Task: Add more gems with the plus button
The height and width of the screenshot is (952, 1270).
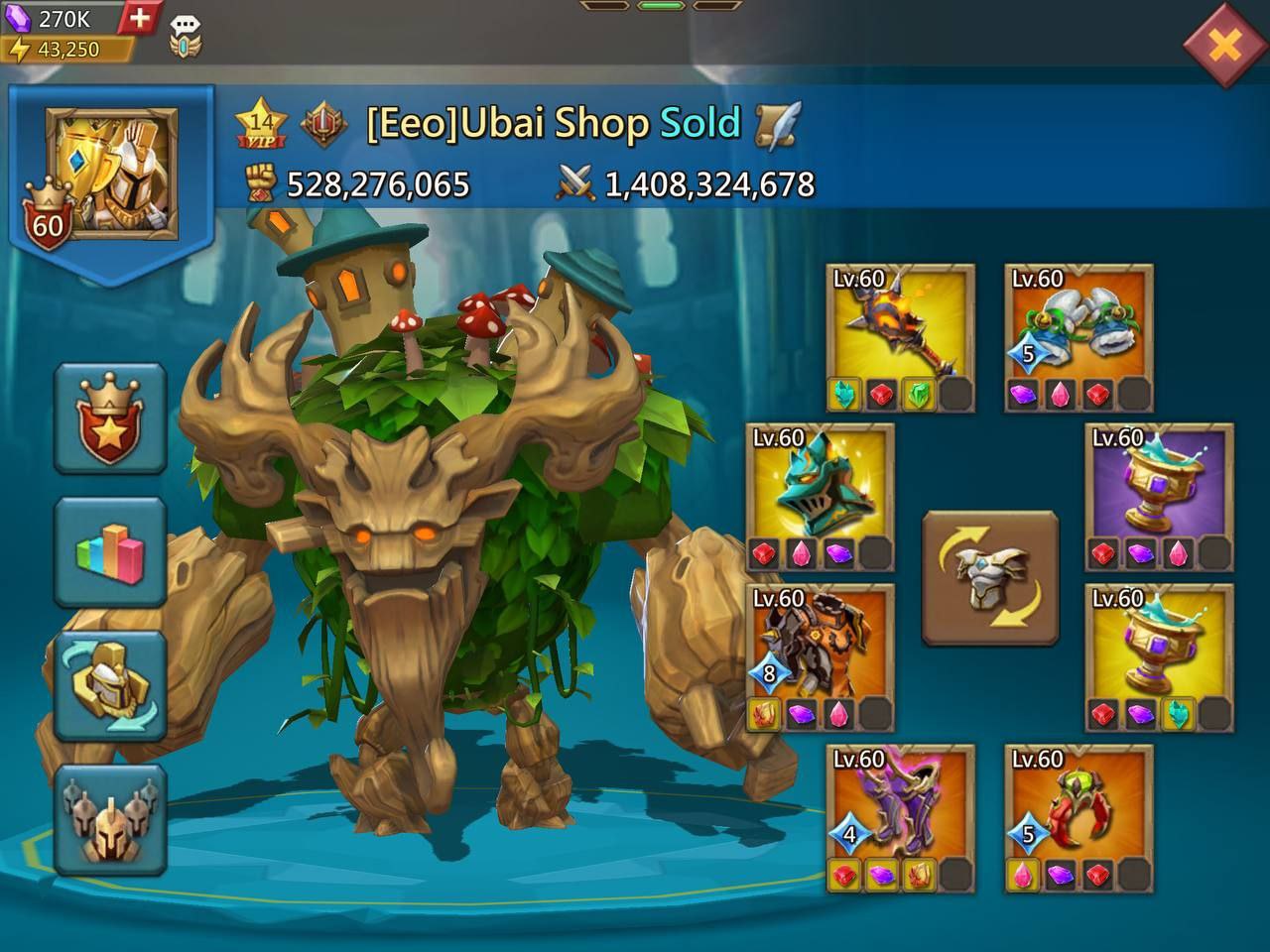Action: tap(141, 18)
